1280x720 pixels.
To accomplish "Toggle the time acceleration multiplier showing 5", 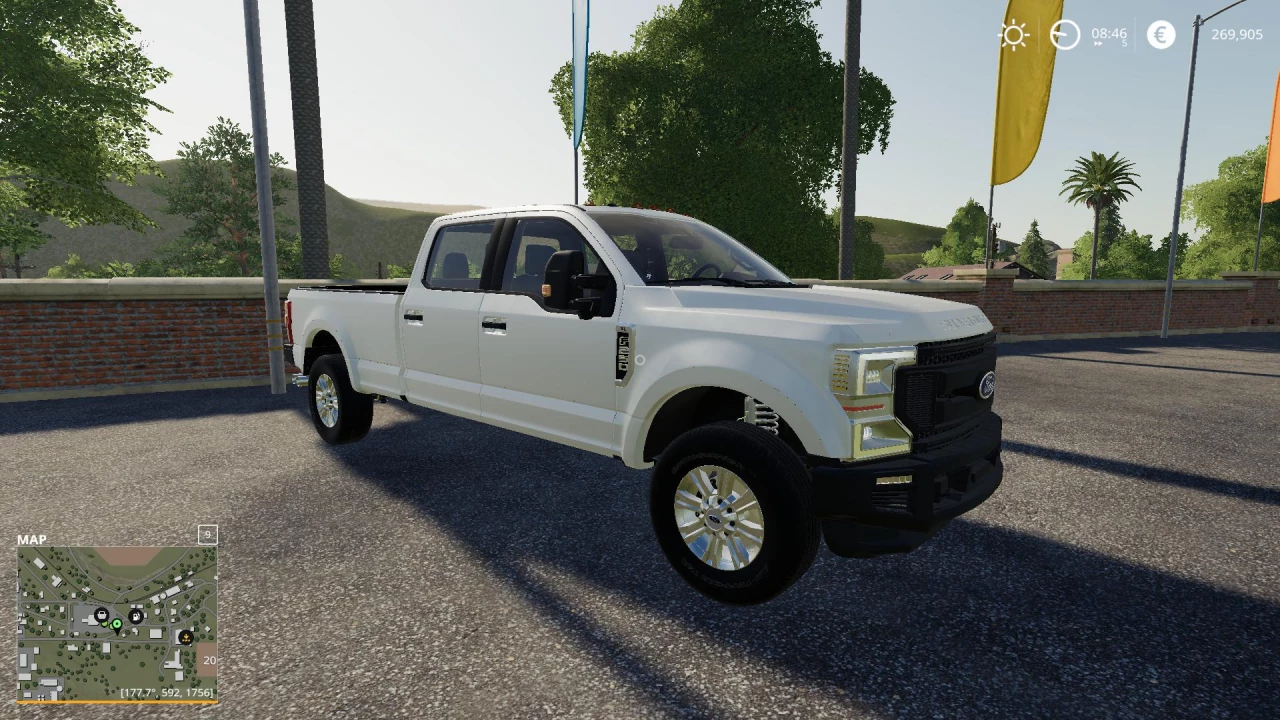I will [x=1124, y=41].
